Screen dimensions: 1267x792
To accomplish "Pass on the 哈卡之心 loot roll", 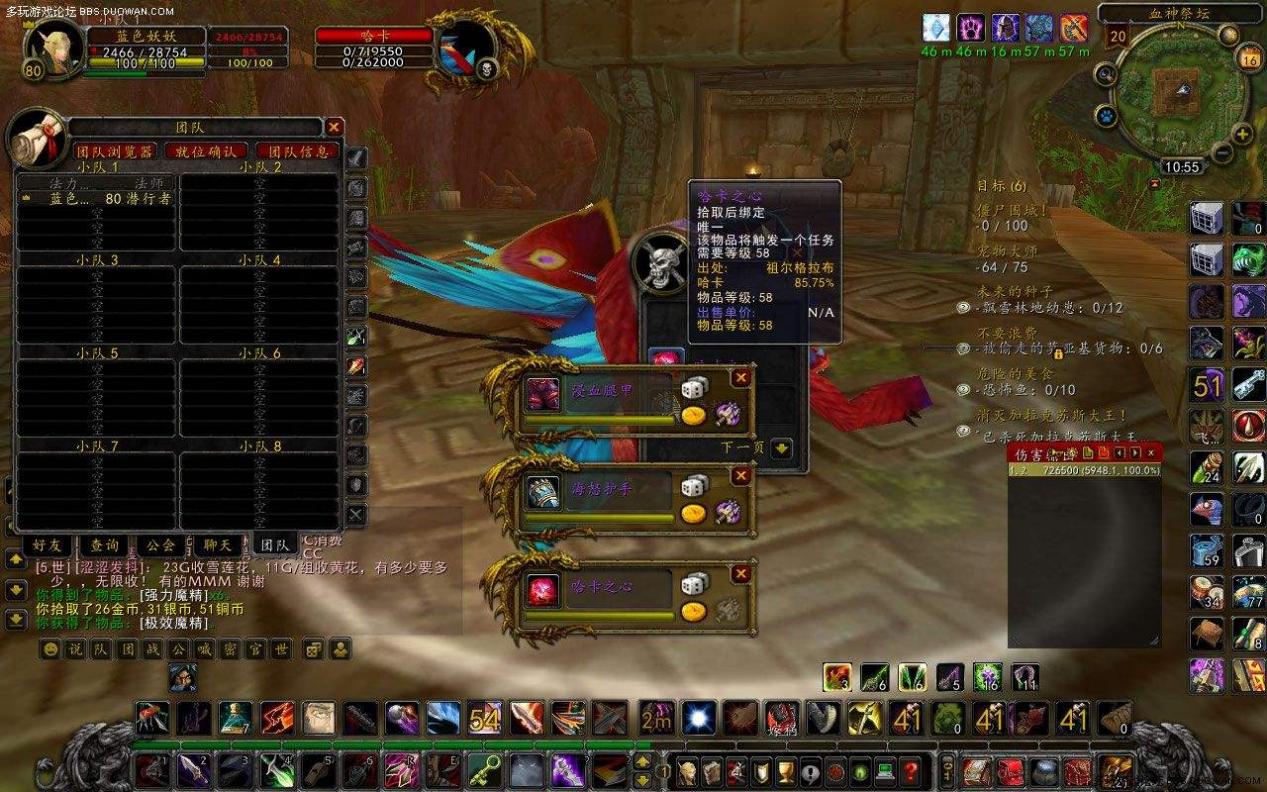I will pos(741,574).
